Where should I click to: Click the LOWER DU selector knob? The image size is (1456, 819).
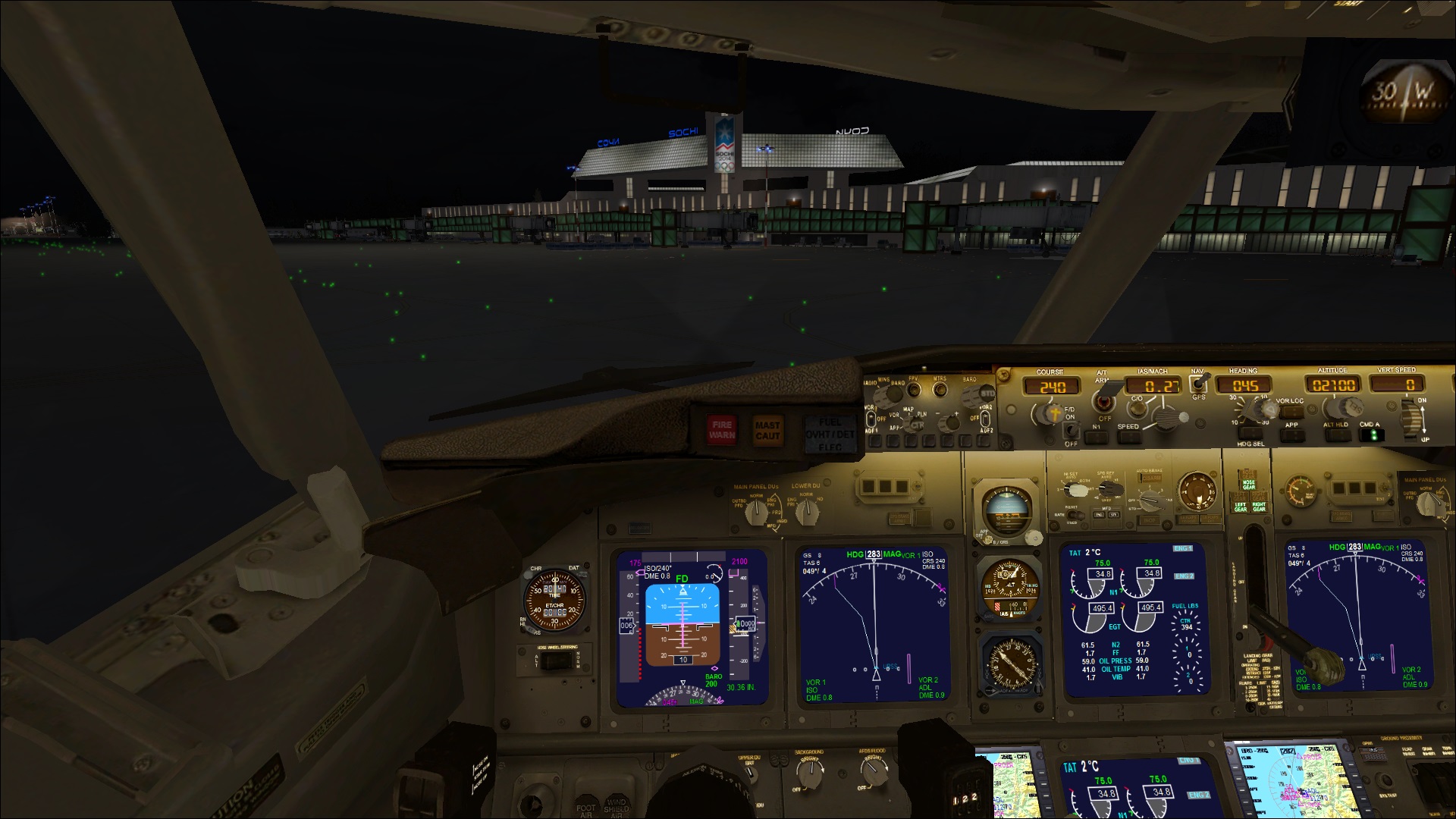[806, 513]
